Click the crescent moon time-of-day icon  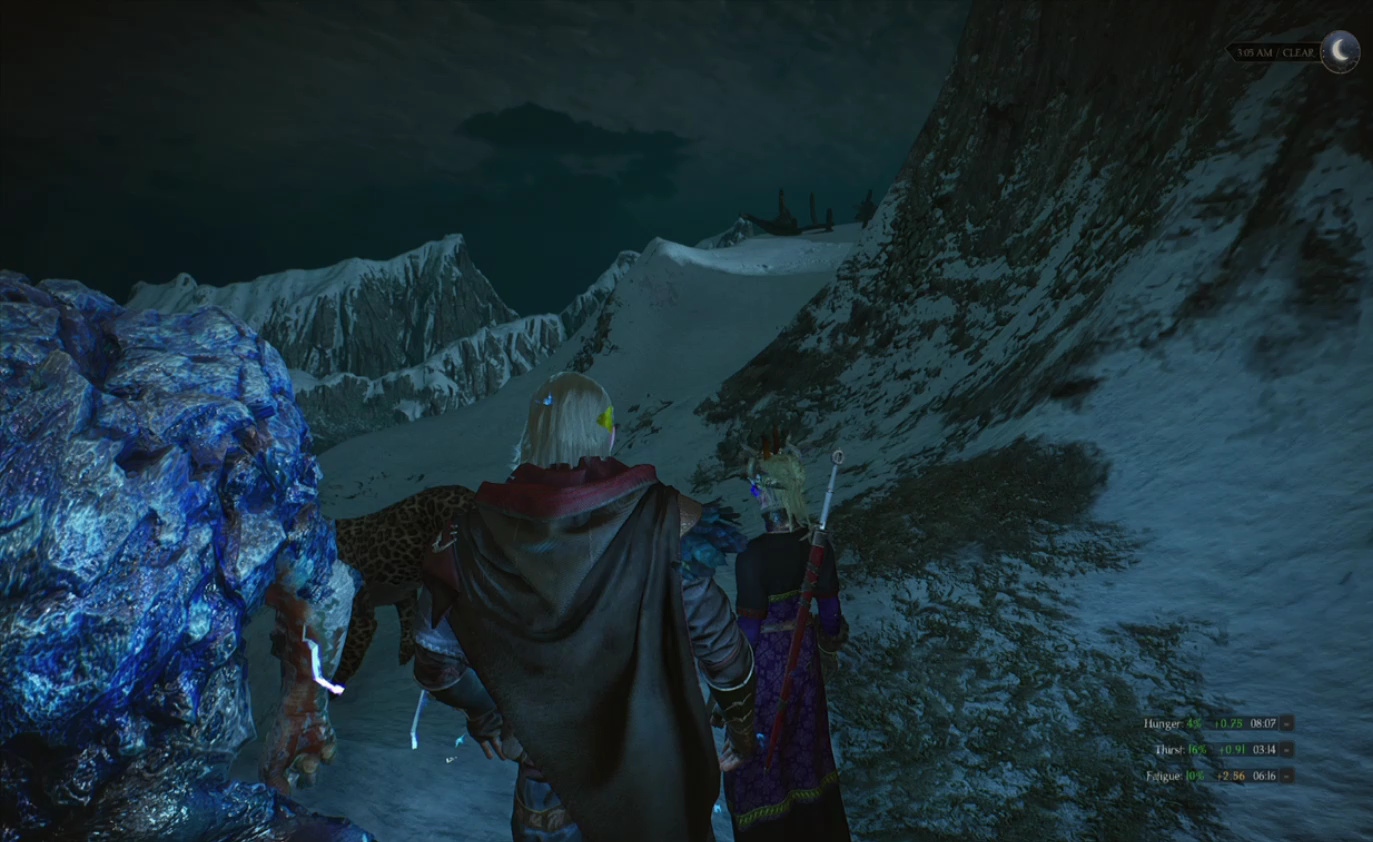[1339, 51]
